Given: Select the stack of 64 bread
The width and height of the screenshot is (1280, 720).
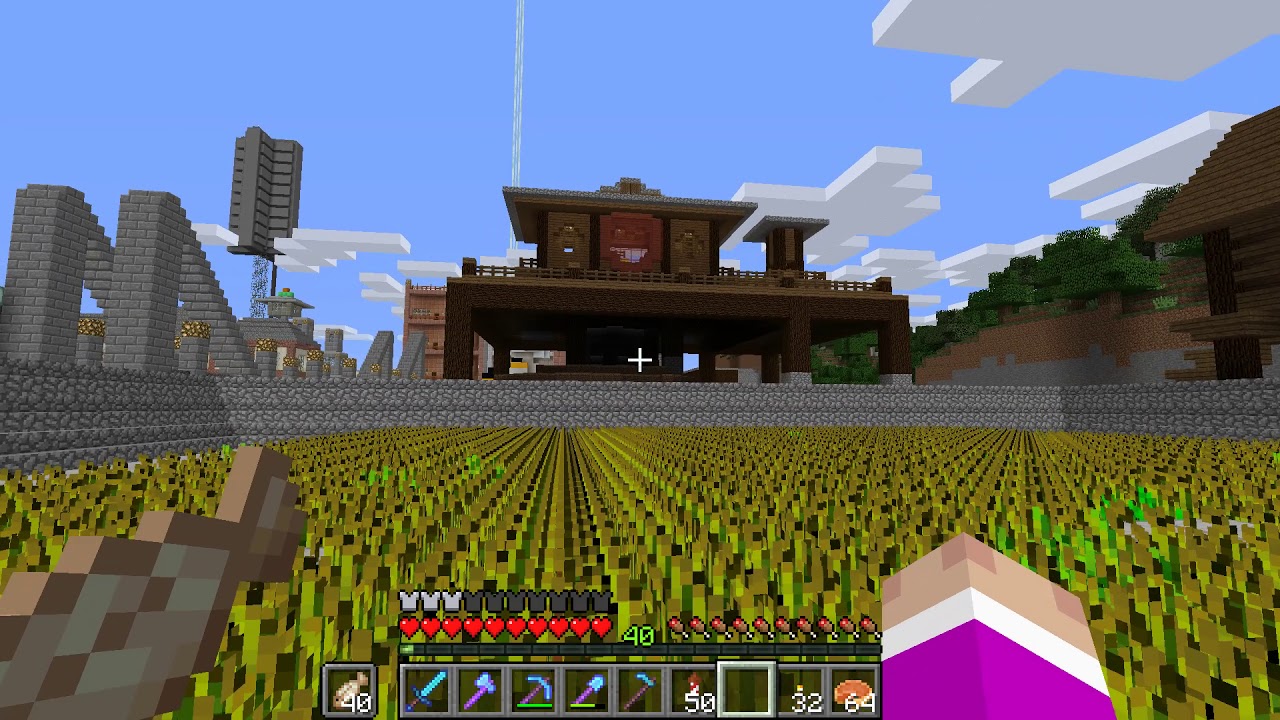Looking at the screenshot, I should [855, 690].
